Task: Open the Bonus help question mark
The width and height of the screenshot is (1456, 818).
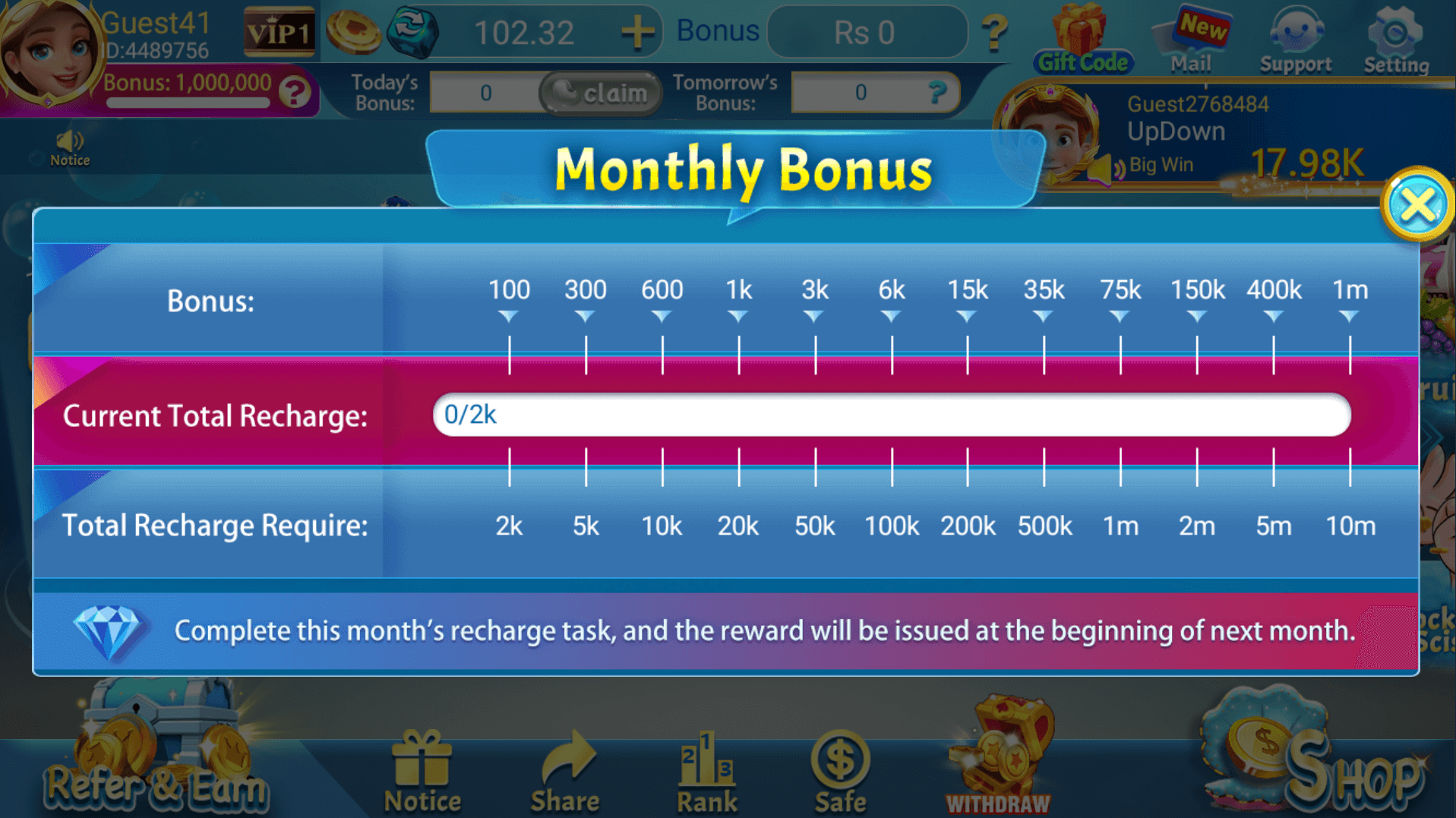Action: coord(995,32)
